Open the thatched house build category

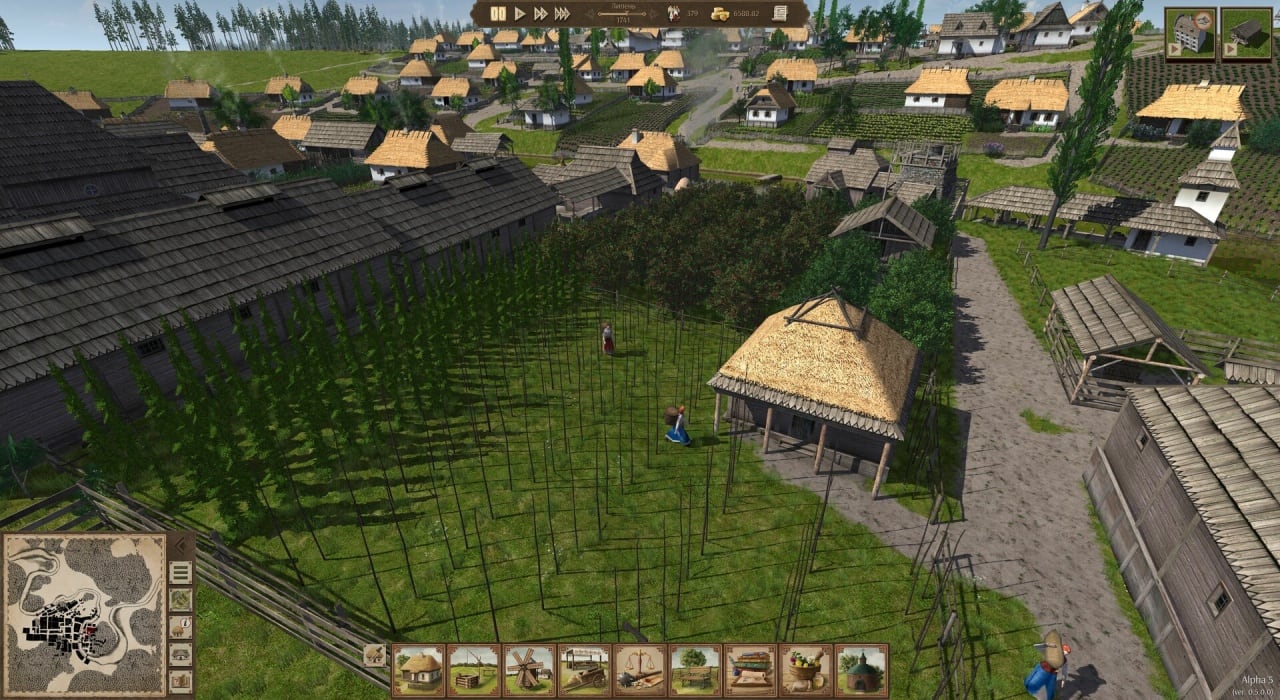tap(418, 670)
